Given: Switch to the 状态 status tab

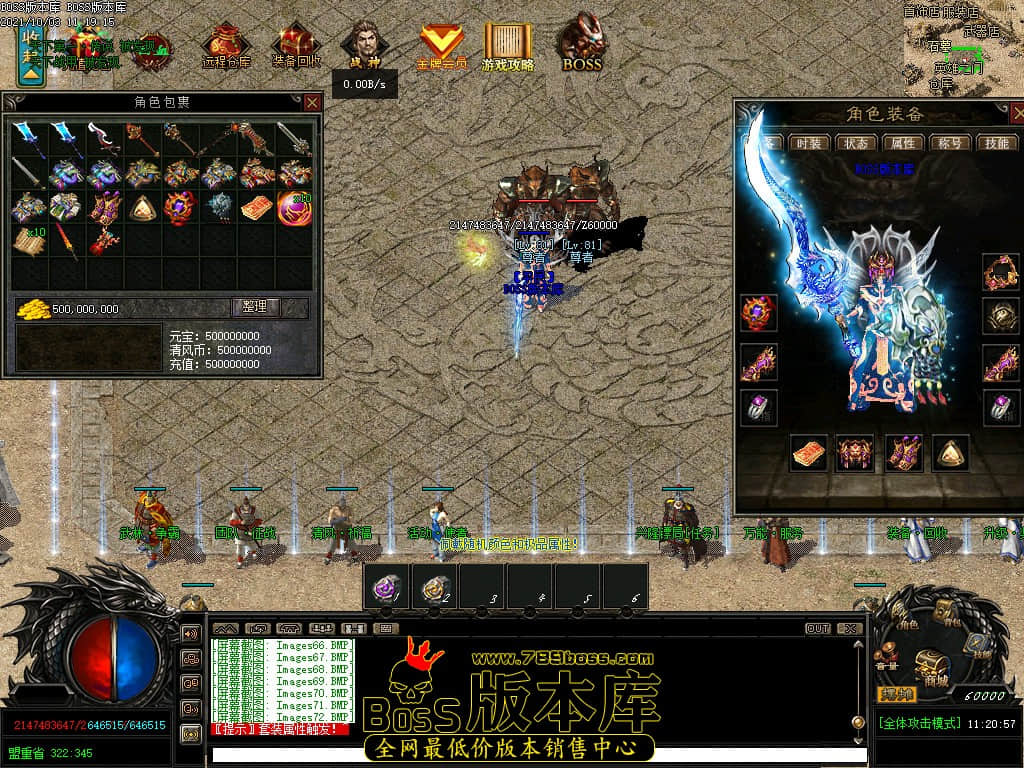Looking at the screenshot, I should (x=852, y=143).
